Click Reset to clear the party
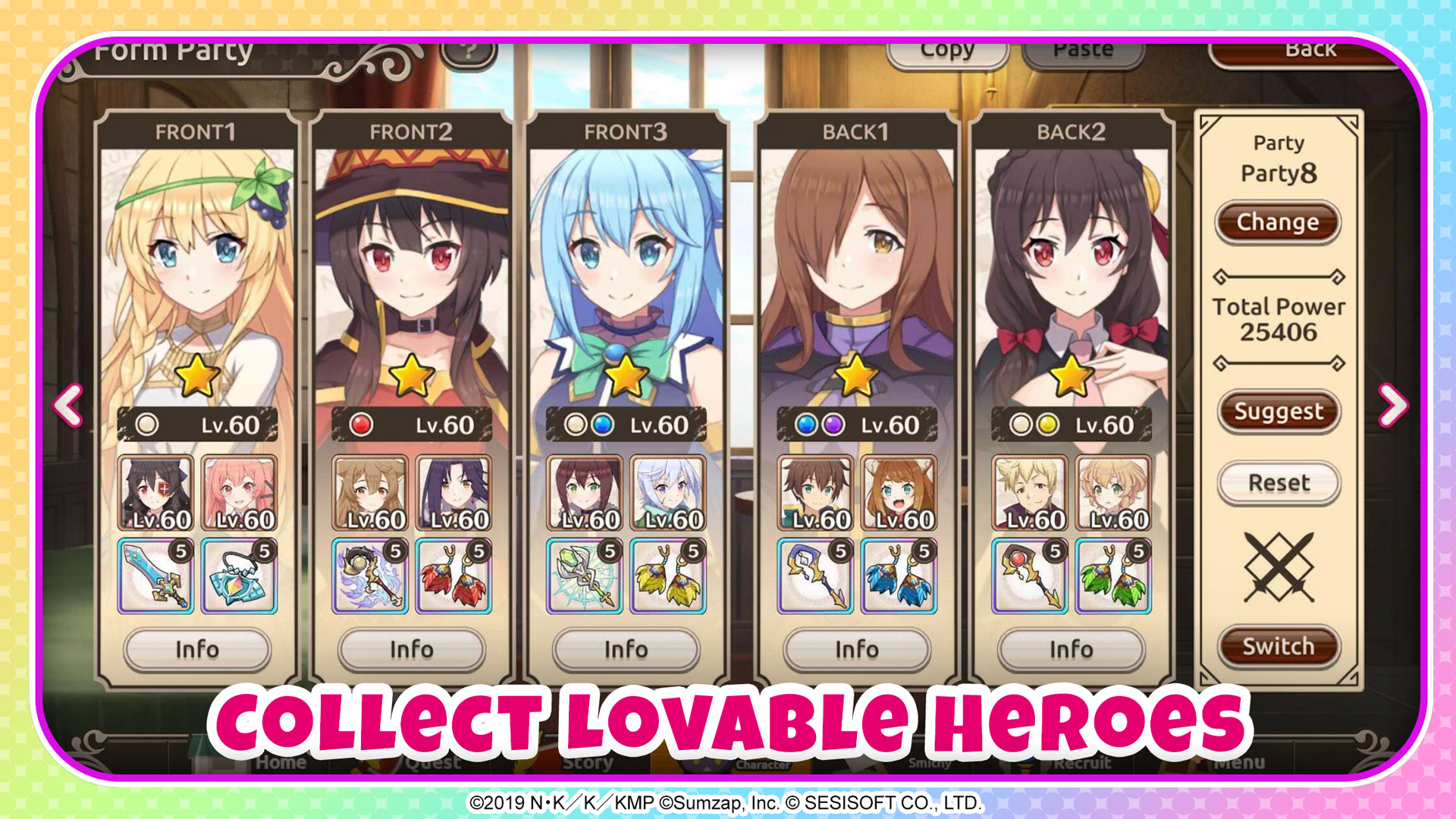 (1279, 482)
